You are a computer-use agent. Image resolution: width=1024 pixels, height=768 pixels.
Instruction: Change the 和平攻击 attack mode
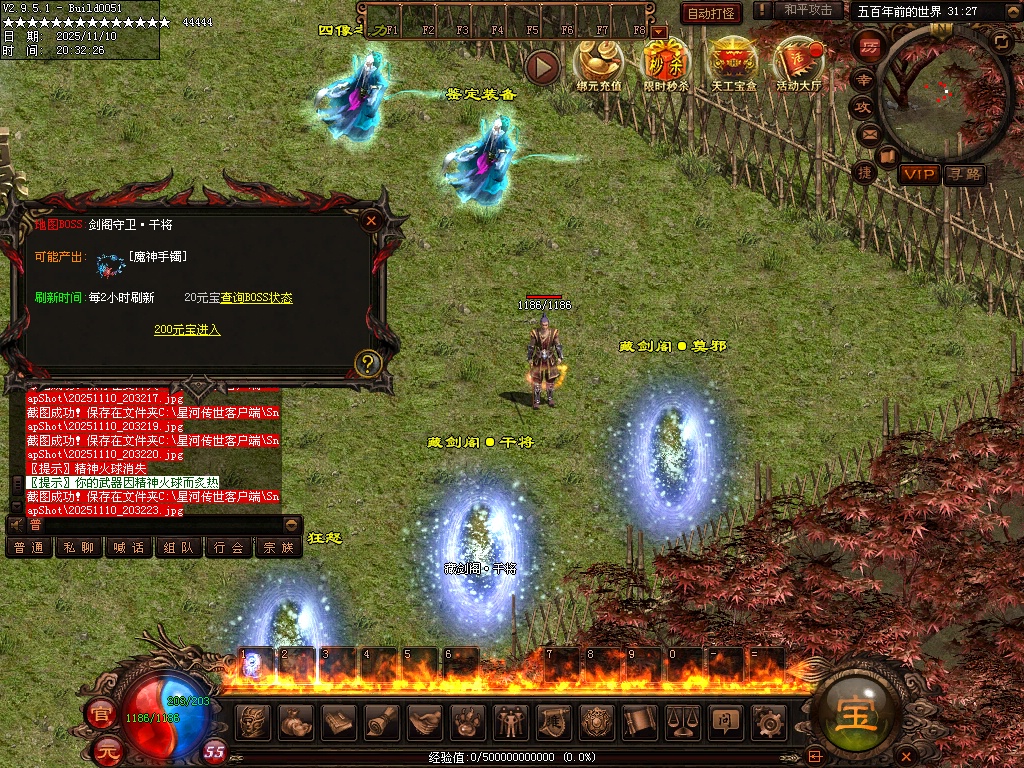[x=808, y=10]
